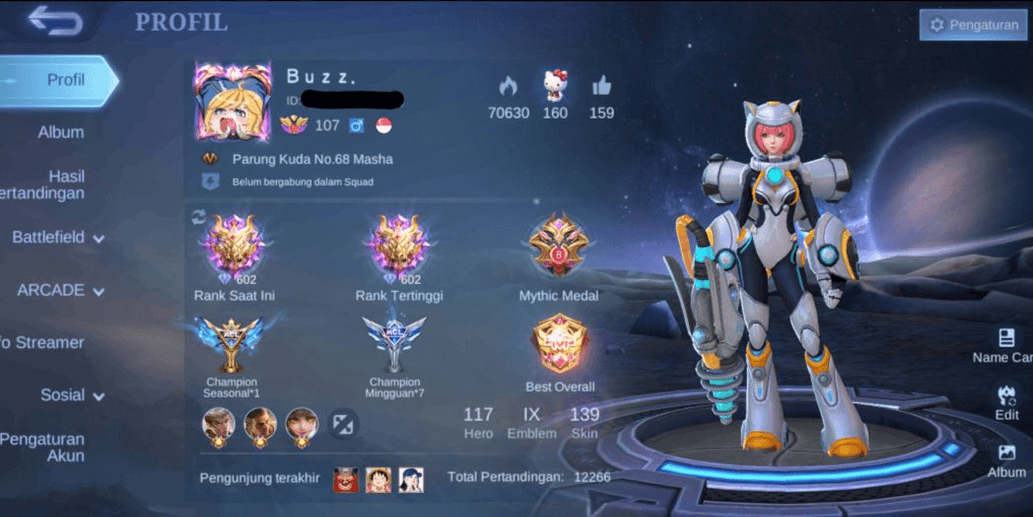Expand the Battlefield section
1033x517 pixels.
point(57,238)
